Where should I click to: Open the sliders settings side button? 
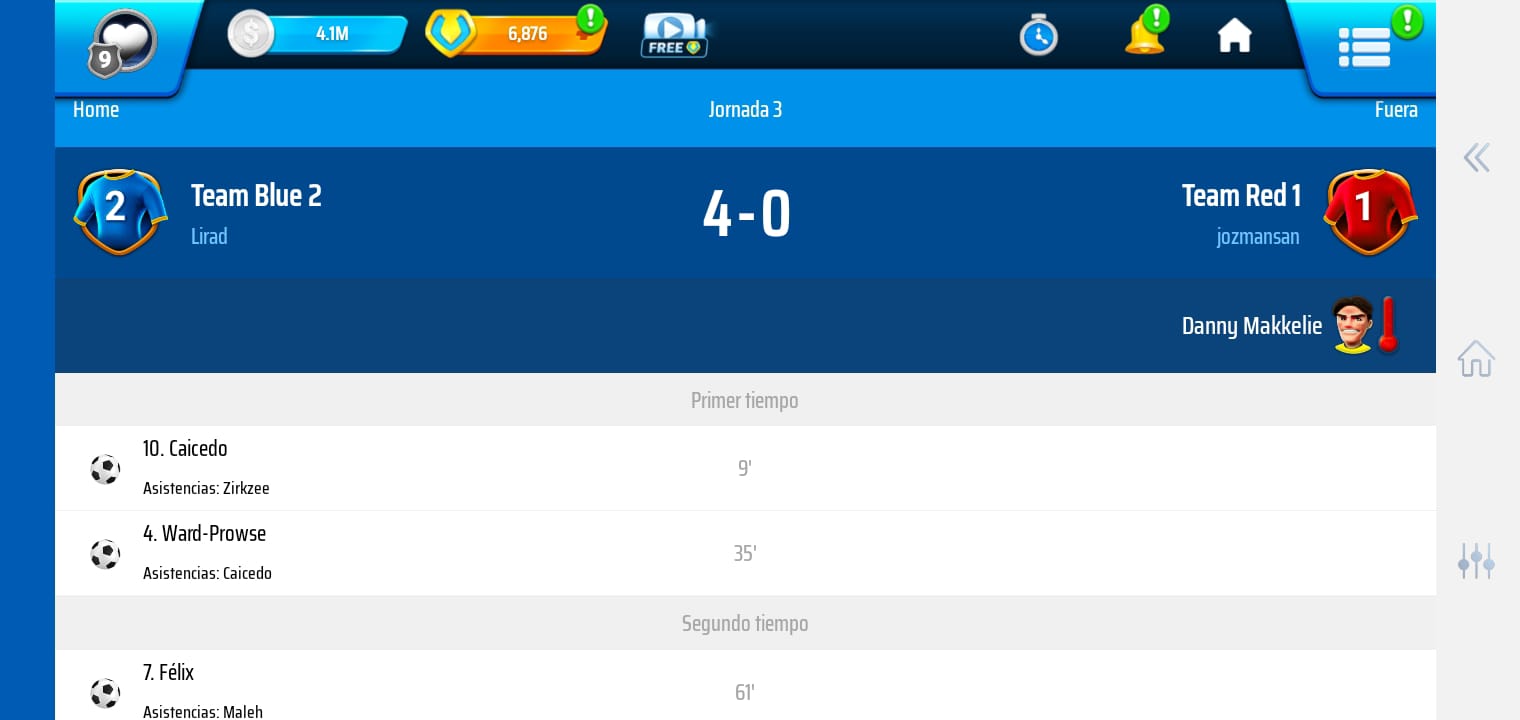[x=1476, y=561]
